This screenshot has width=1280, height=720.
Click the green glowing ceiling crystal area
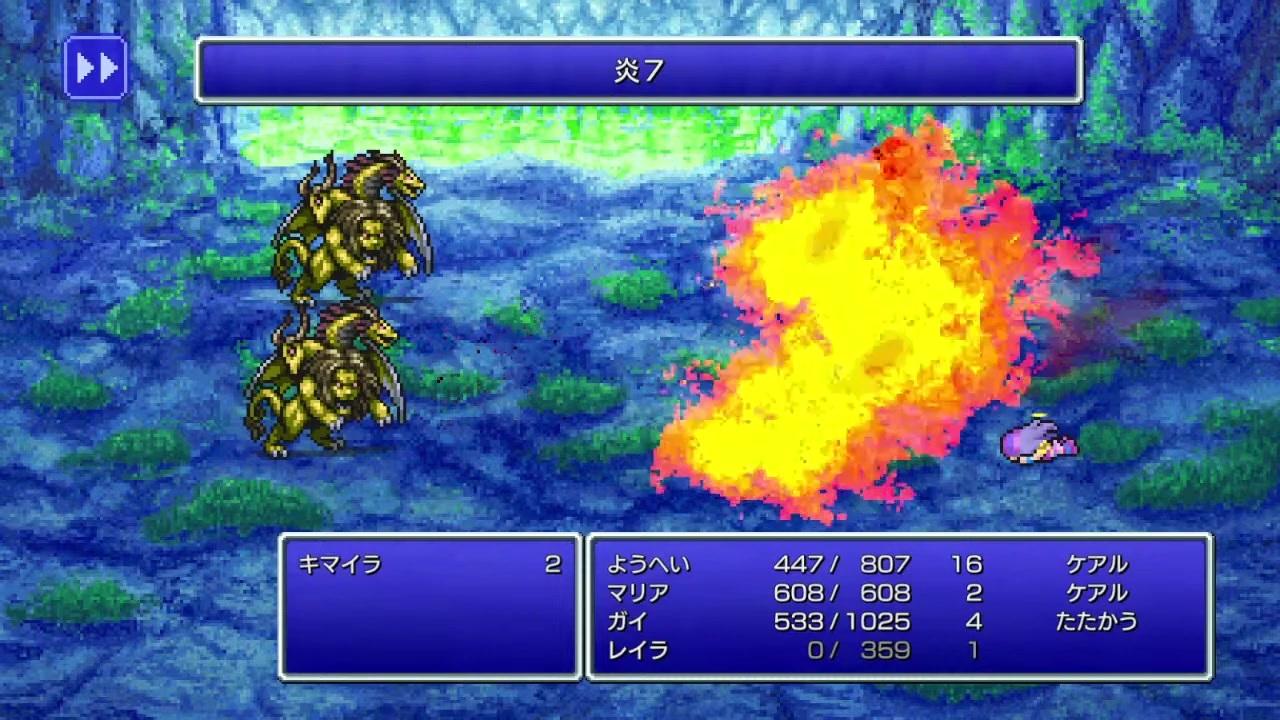pyautogui.click(x=560, y=130)
